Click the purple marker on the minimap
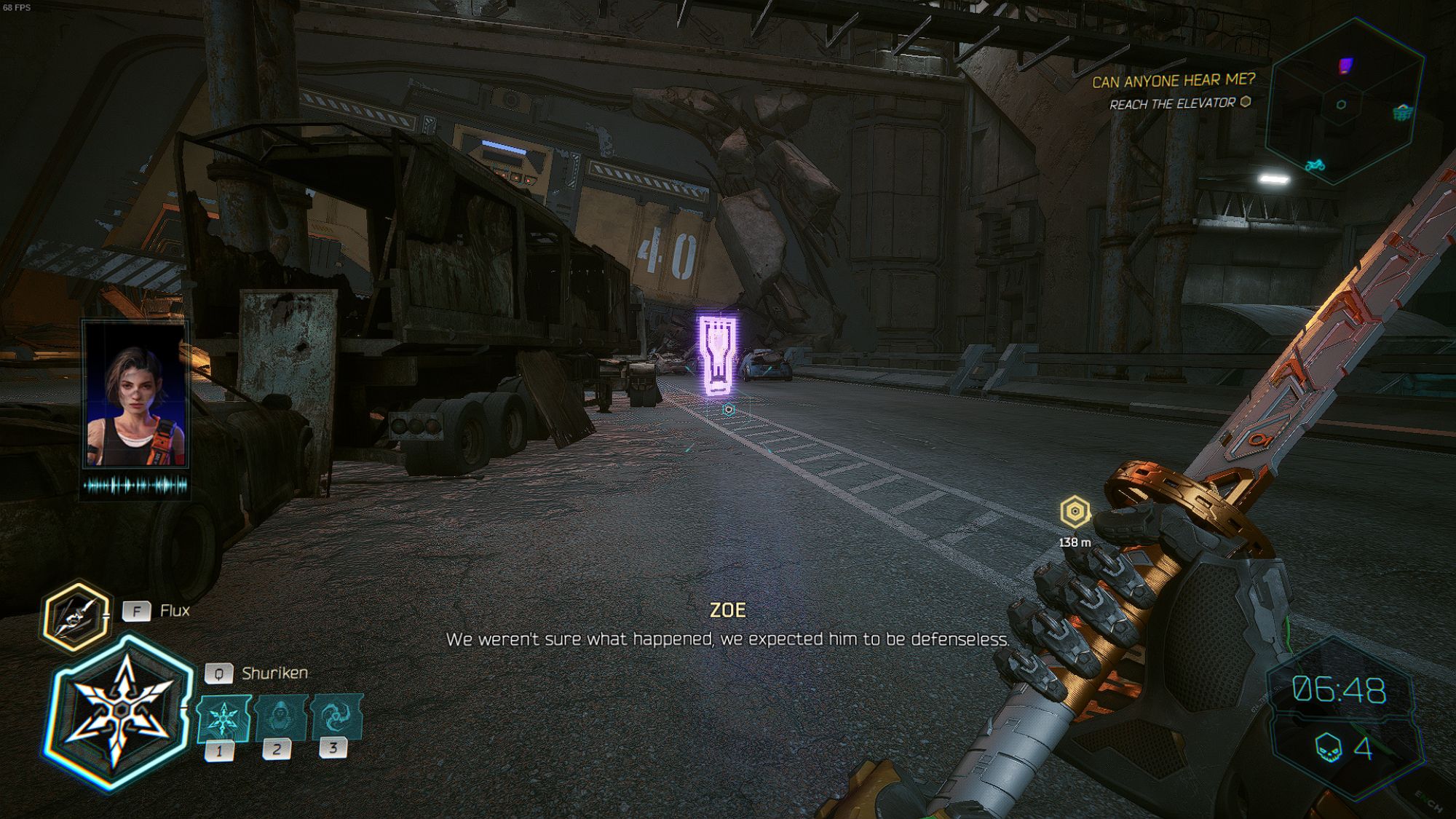Image resolution: width=1456 pixels, height=819 pixels. coord(1345,66)
